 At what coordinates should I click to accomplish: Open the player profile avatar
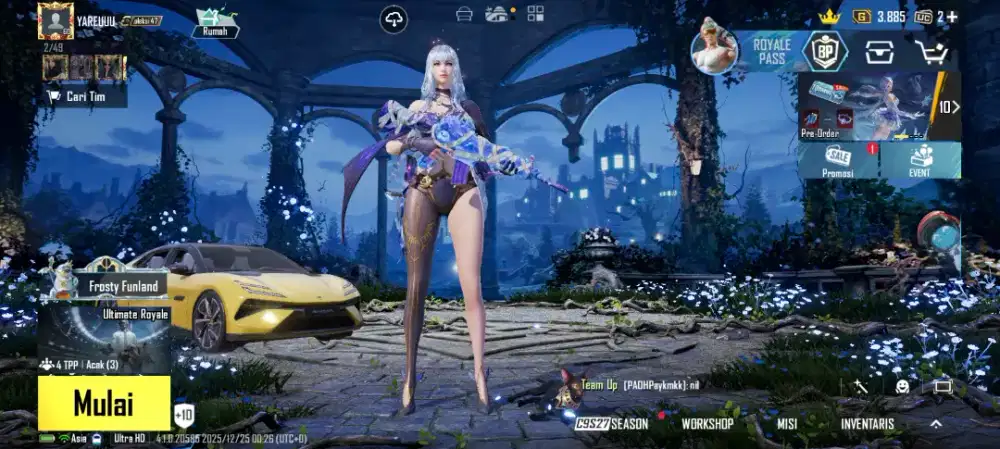(55, 20)
